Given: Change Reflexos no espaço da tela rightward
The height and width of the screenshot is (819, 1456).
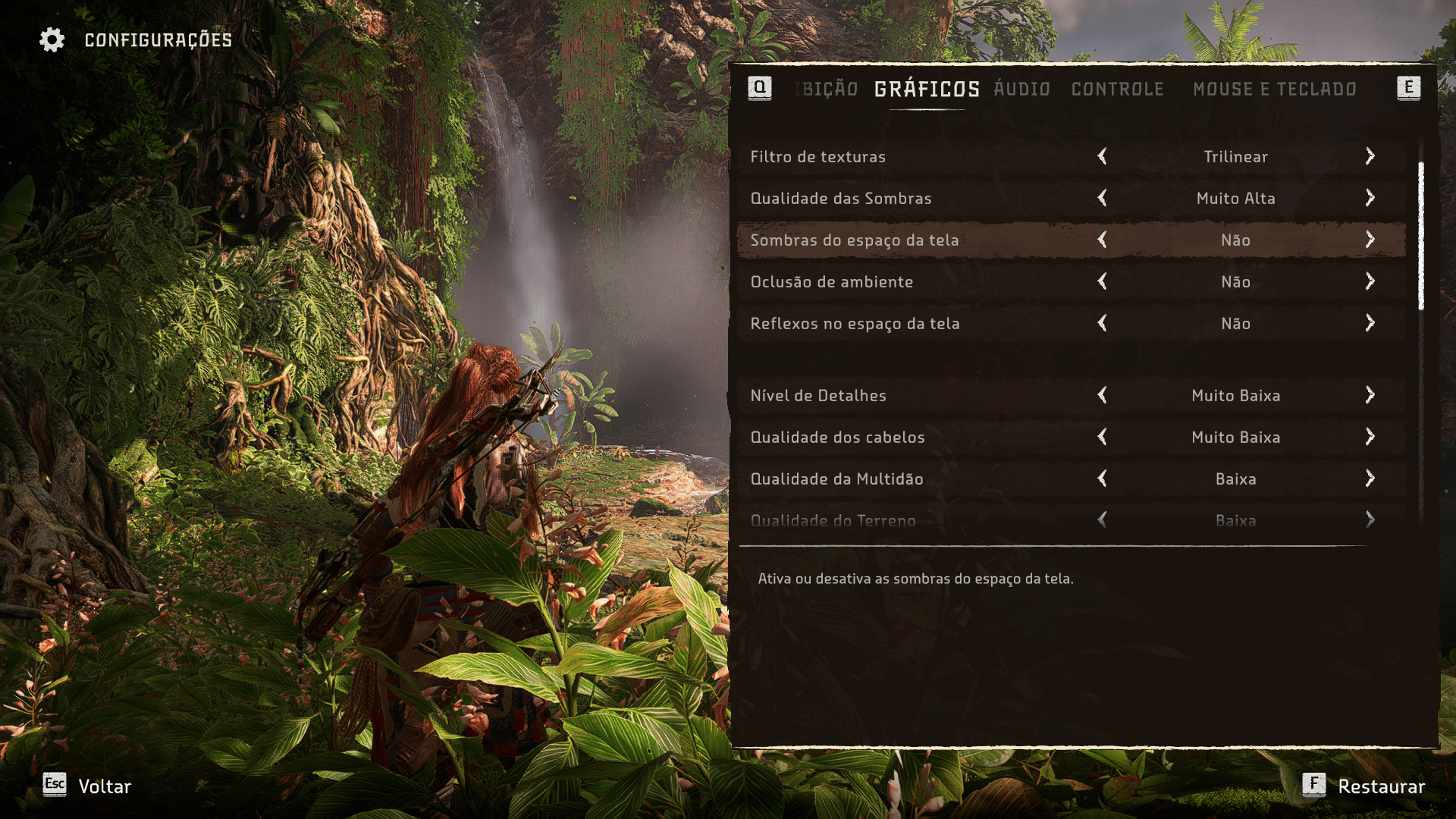Looking at the screenshot, I should point(1370,323).
